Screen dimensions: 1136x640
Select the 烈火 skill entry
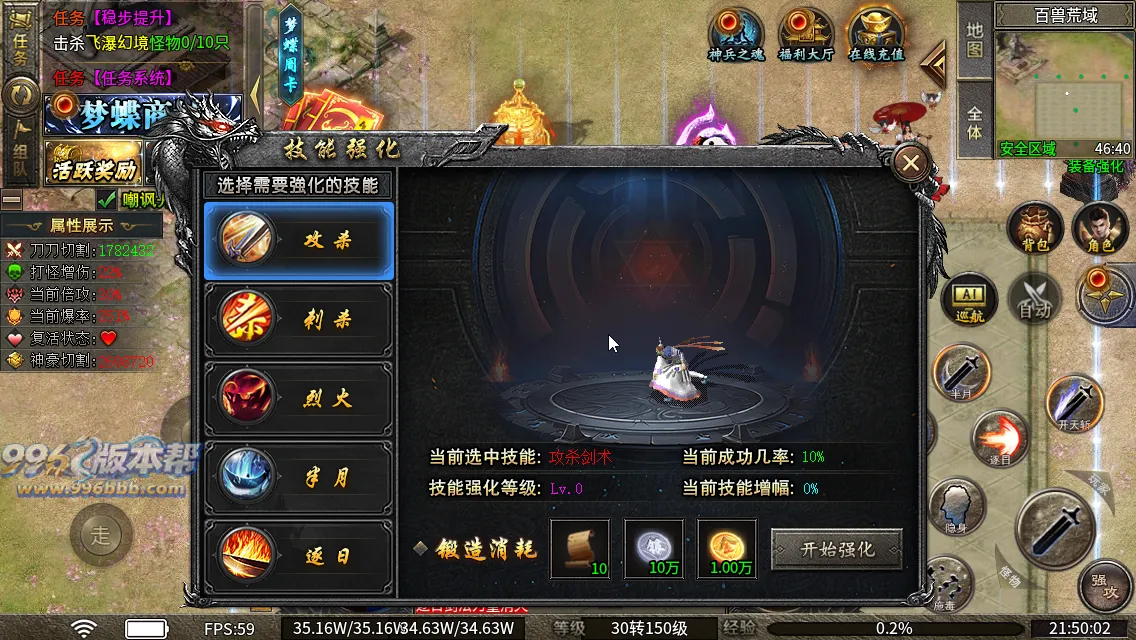click(299, 399)
